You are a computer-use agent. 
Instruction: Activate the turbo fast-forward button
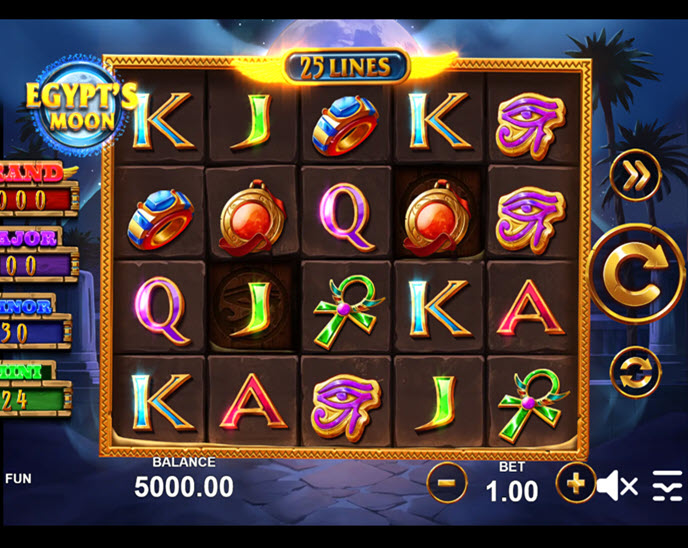[636, 179]
